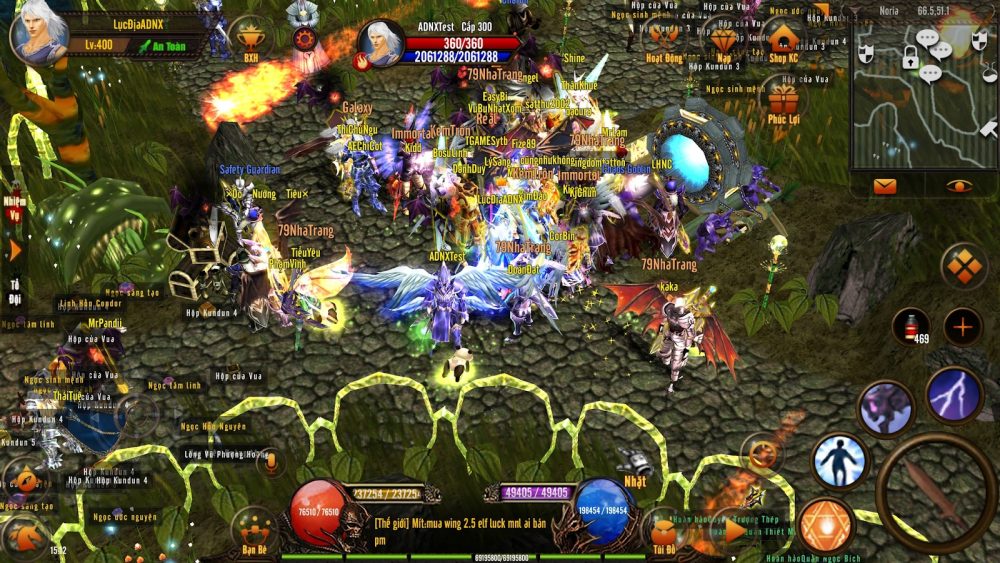
Task: Open the Túi Đồ inventory bag
Action: pos(663,530)
